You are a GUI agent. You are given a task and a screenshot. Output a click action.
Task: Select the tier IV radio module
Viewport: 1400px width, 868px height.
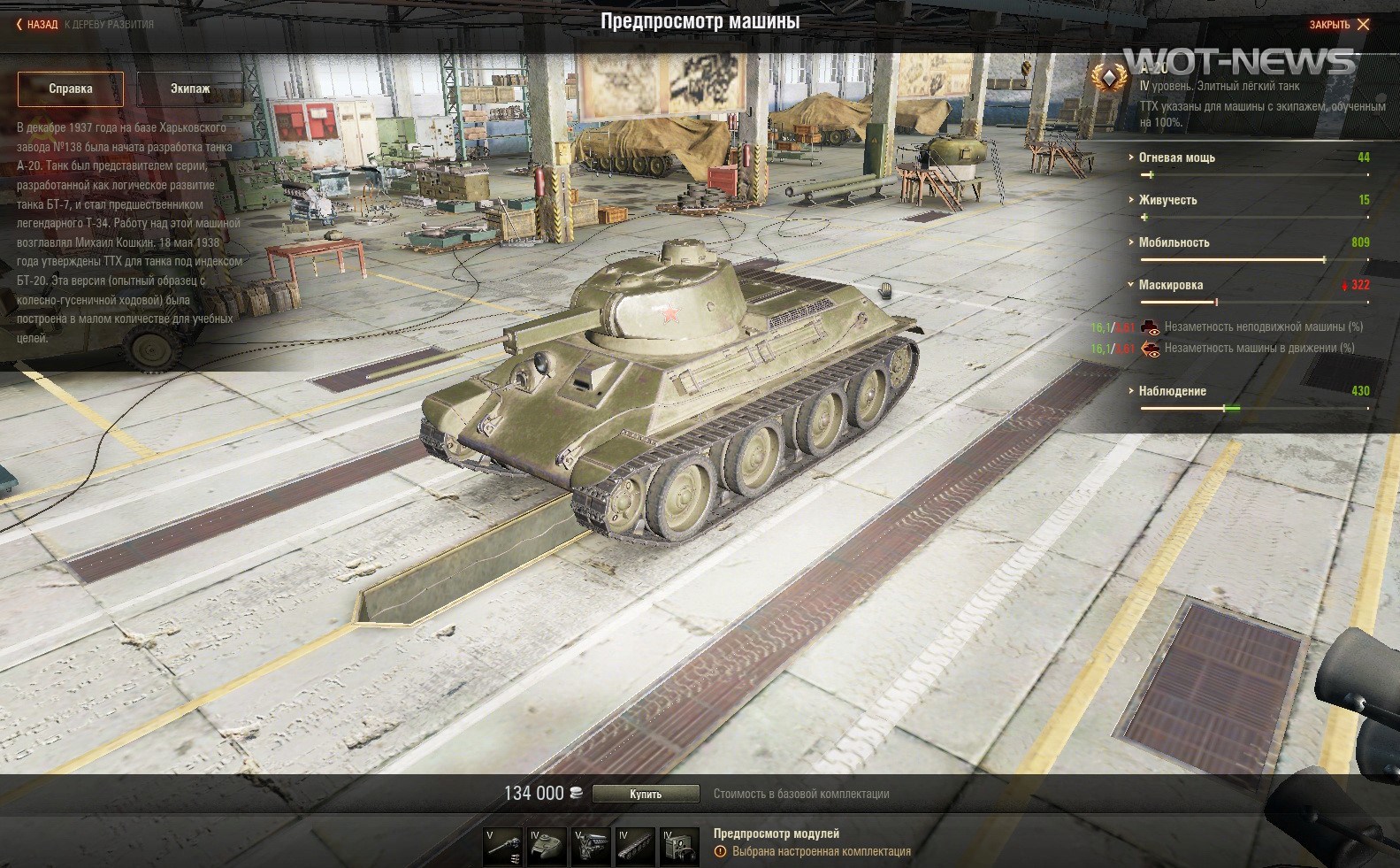point(680,847)
